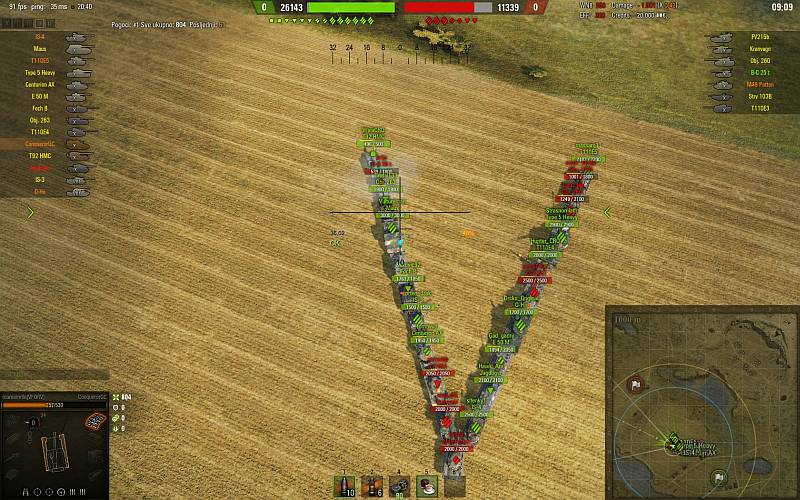The height and width of the screenshot is (500, 800).
Task: Select the first shell type with 10 rounds
Action: (345, 486)
